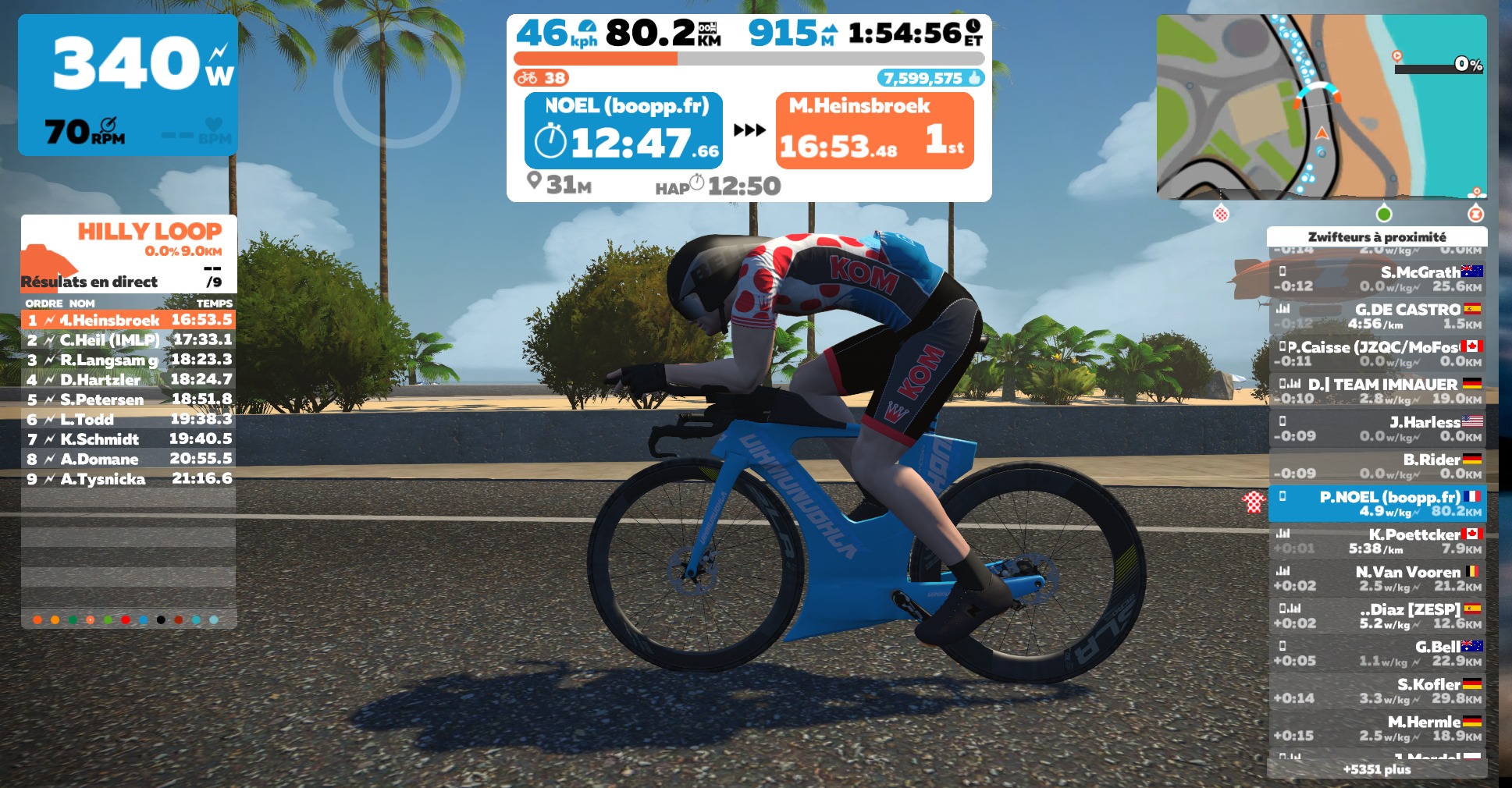Show the +5351 plus riders entry

pos(1378,769)
